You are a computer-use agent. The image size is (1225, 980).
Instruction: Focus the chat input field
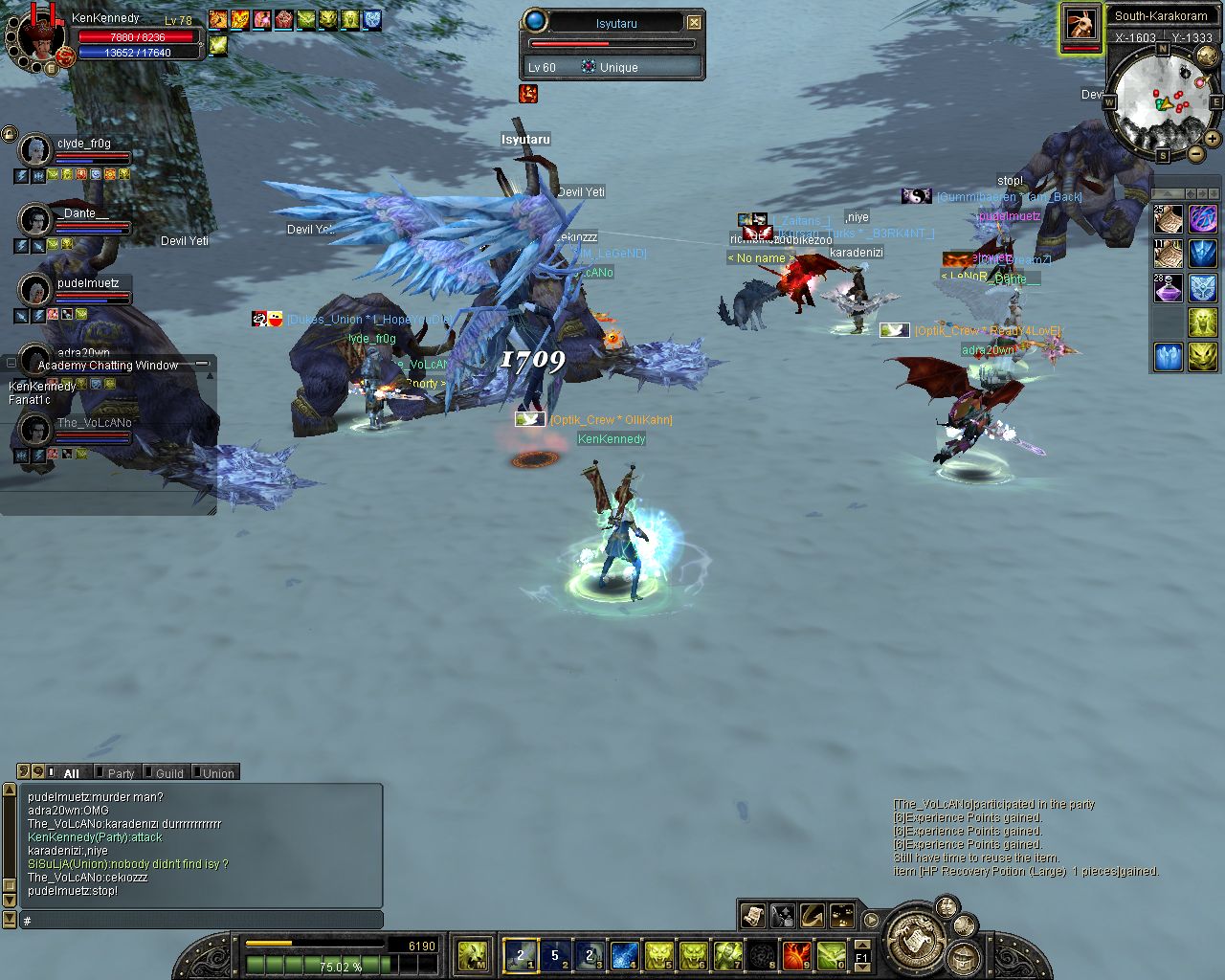201,920
